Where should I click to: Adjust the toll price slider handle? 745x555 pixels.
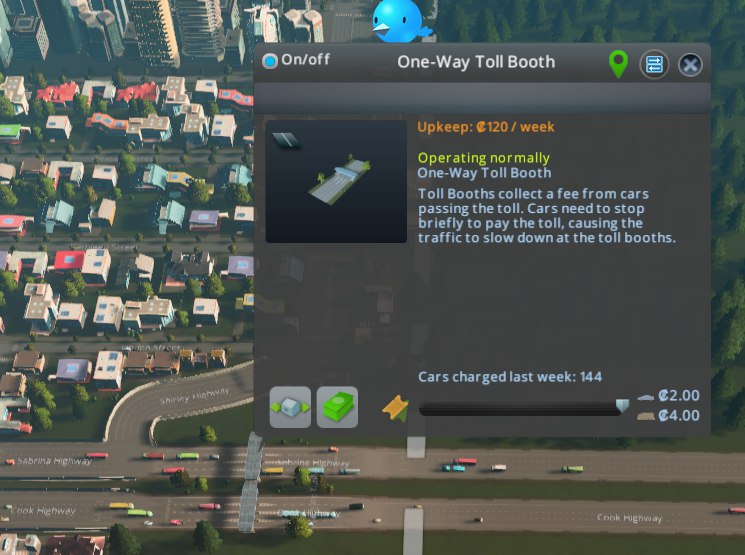pos(622,406)
